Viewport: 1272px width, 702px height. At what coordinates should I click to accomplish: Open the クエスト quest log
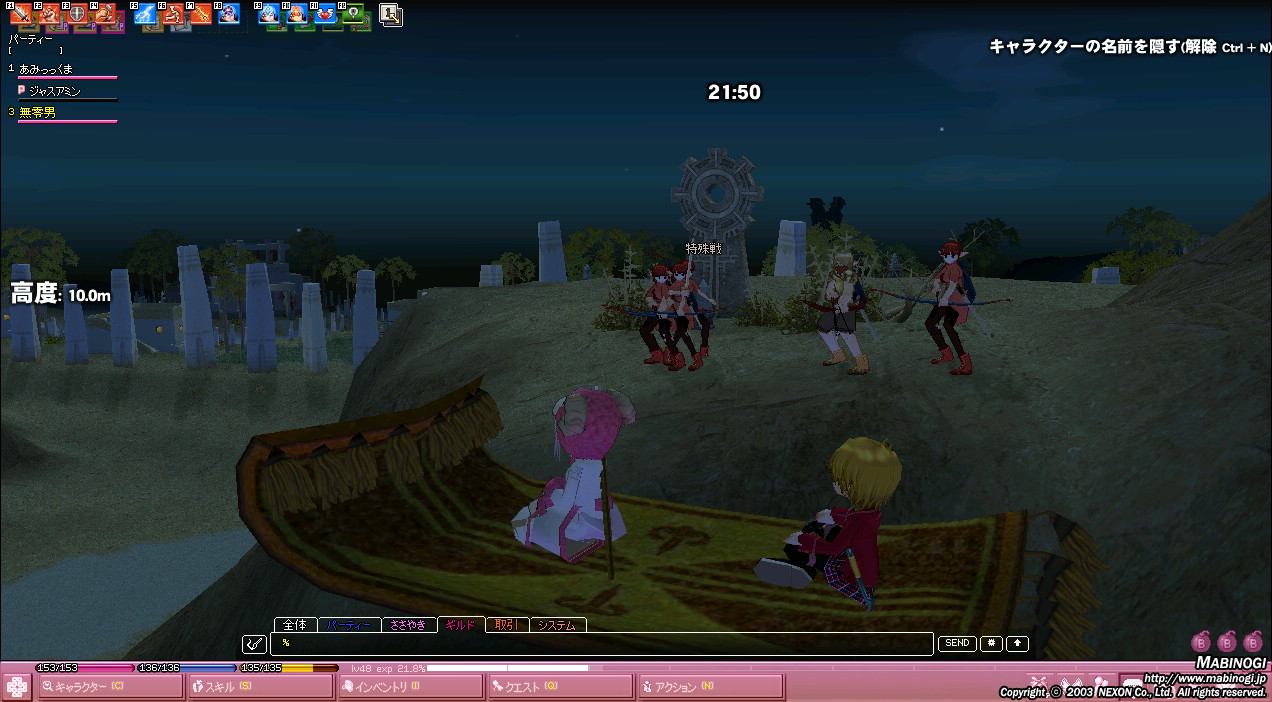[x=560, y=687]
